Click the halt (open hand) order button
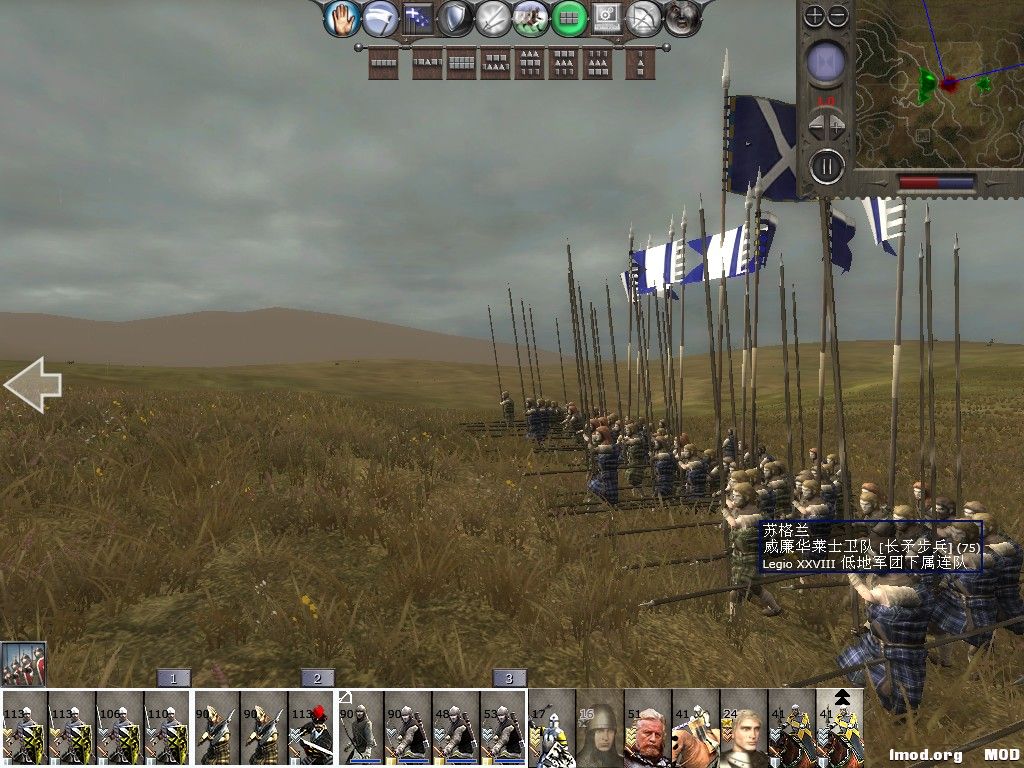The width and height of the screenshot is (1024, 768). pyautogui.click(x=342, y=18)
